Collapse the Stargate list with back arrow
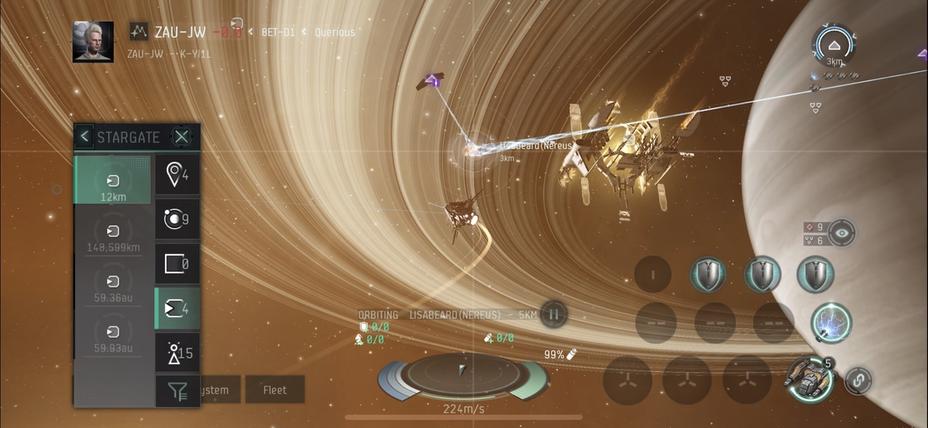Screen dimensions: 928x428 pyautogui.click(x=85, y=137)
